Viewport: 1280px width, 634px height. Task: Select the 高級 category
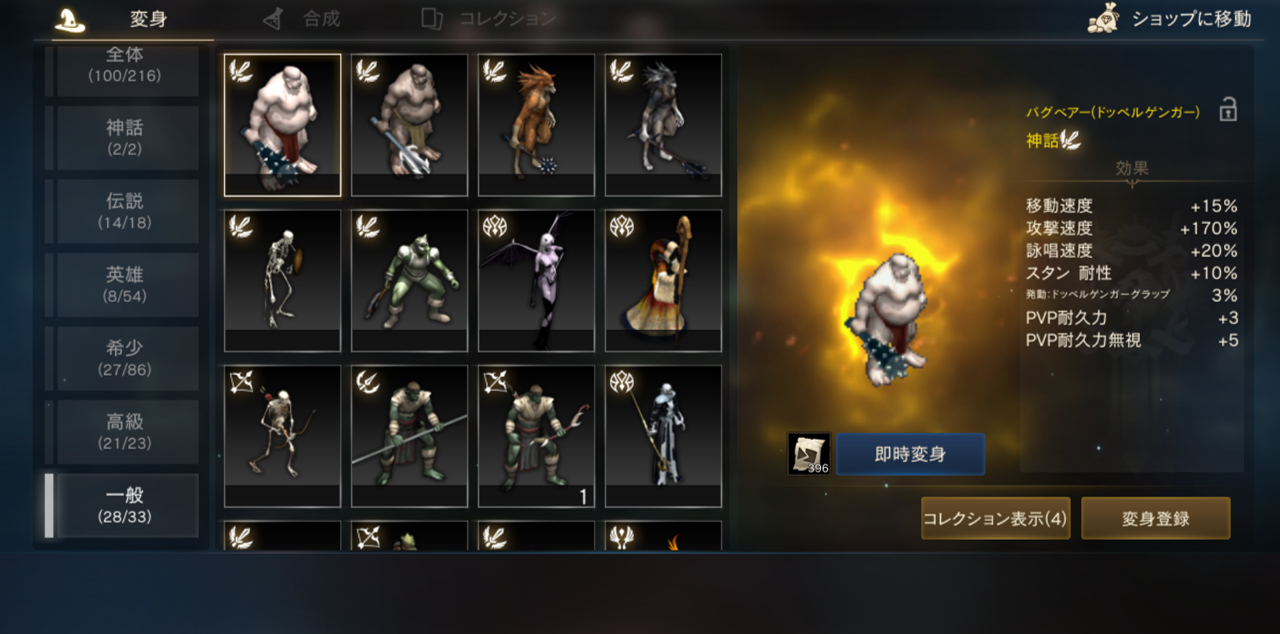126,432
